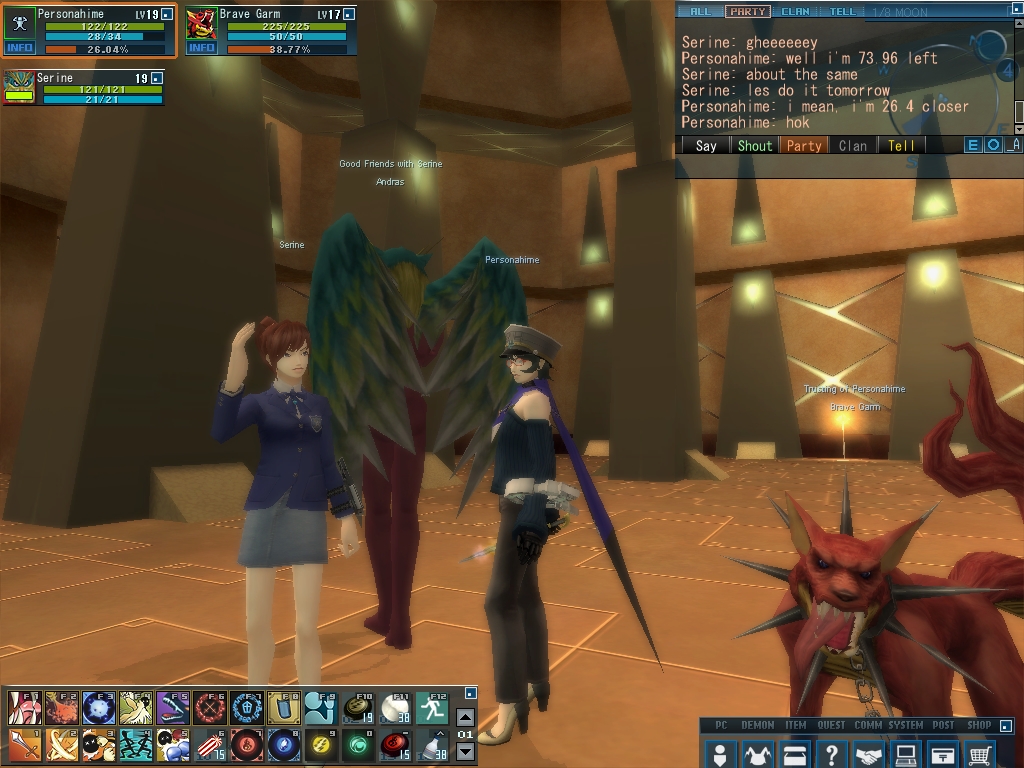Use the firecracker item in slot 6
1024x768 pixels.
point(208,744)
